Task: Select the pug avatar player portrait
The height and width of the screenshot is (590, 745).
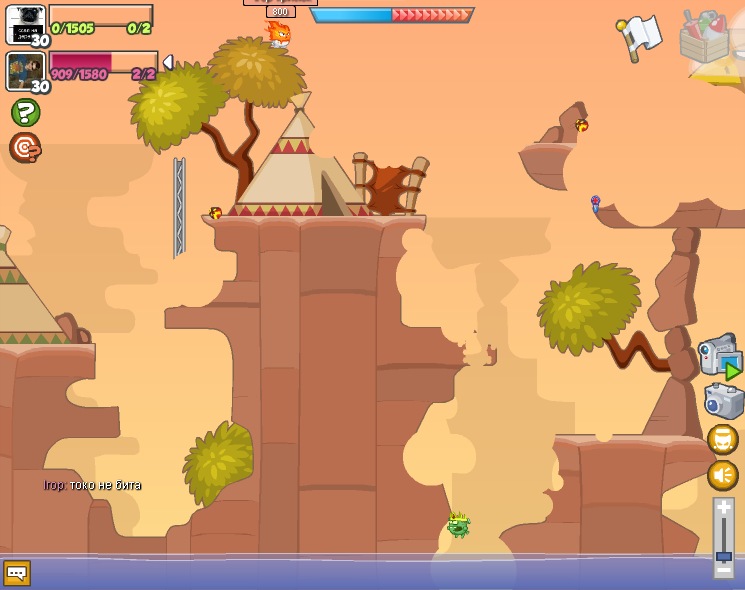Action: (x=25, y=24)
